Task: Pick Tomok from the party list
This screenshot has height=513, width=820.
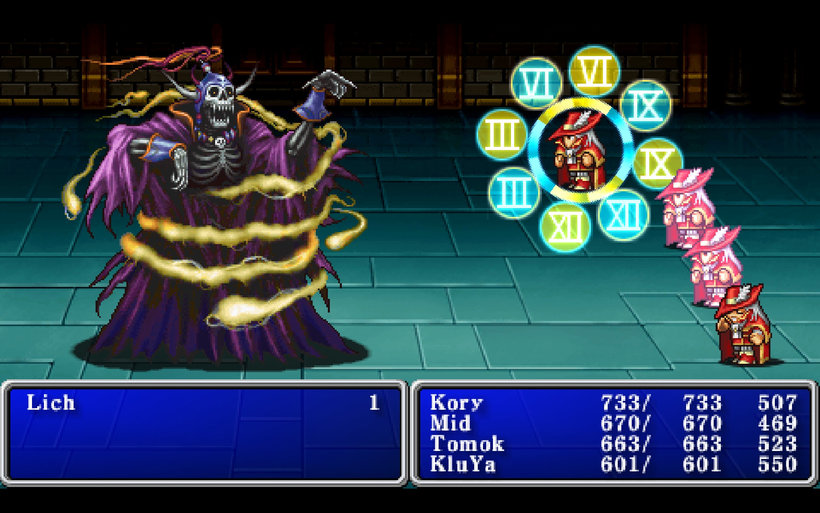Action: [x=467, y=444]
